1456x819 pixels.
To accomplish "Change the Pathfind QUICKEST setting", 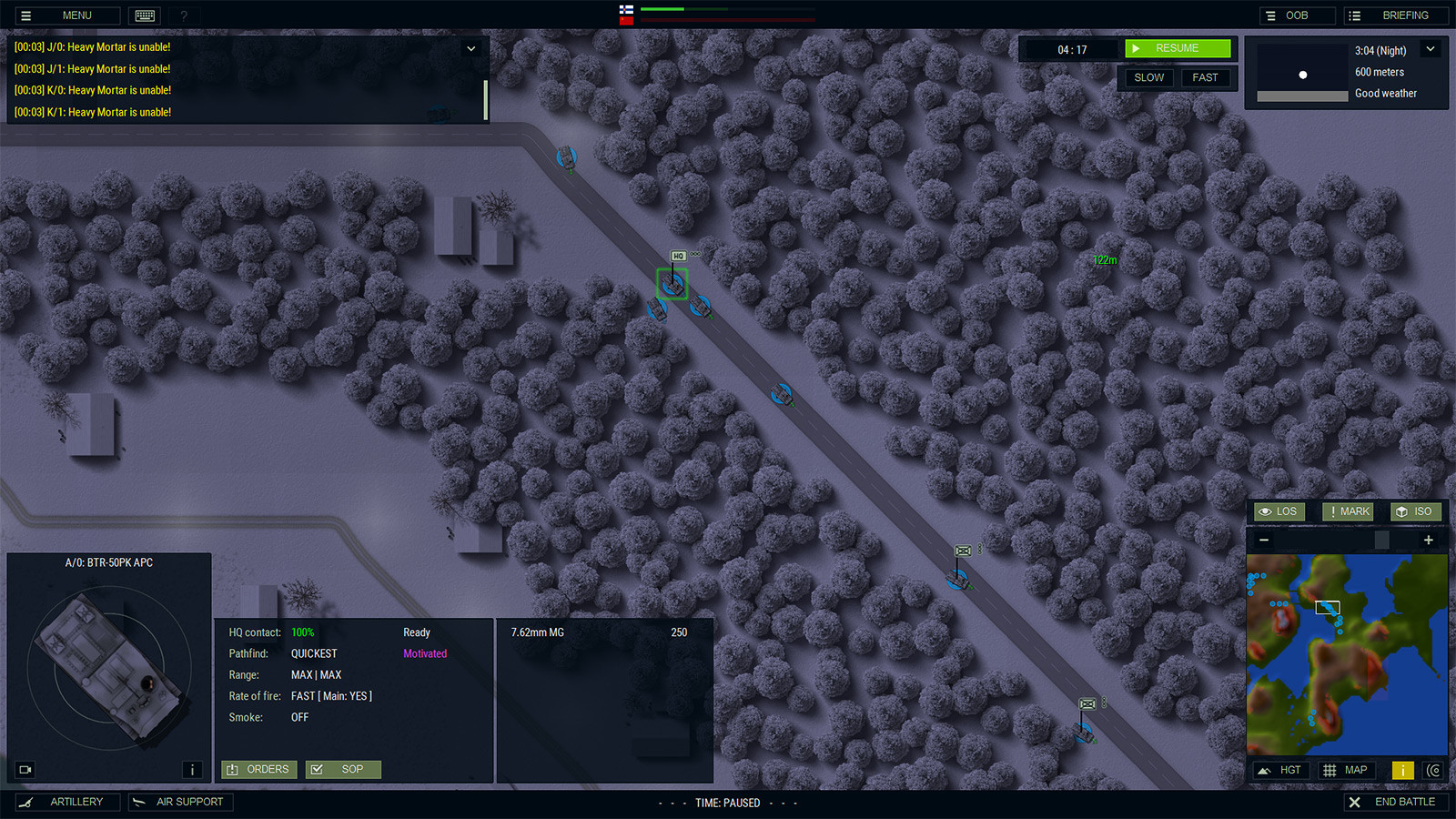I will tap(312, 653).
